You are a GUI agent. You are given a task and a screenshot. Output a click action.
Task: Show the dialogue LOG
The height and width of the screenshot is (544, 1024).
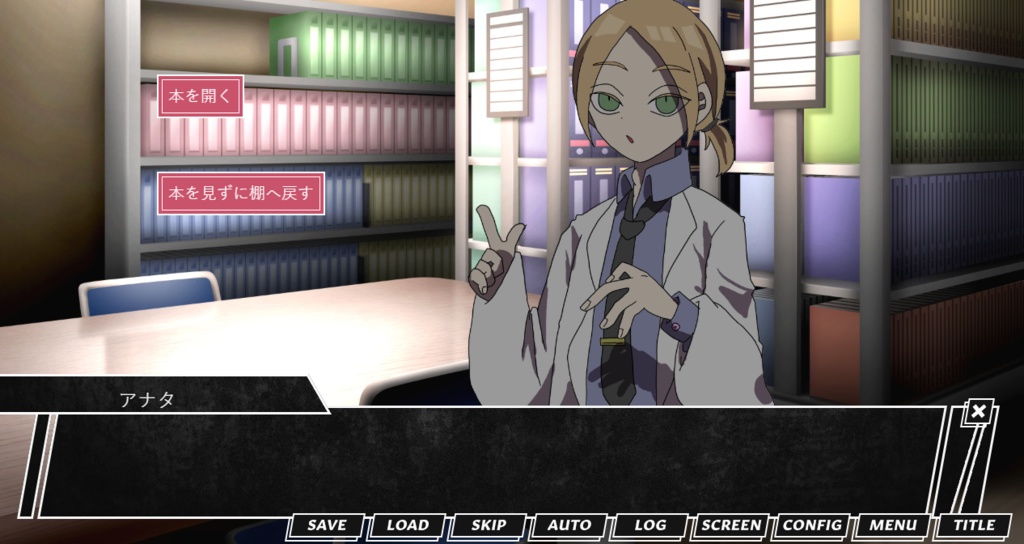click(x=651, y=525)
